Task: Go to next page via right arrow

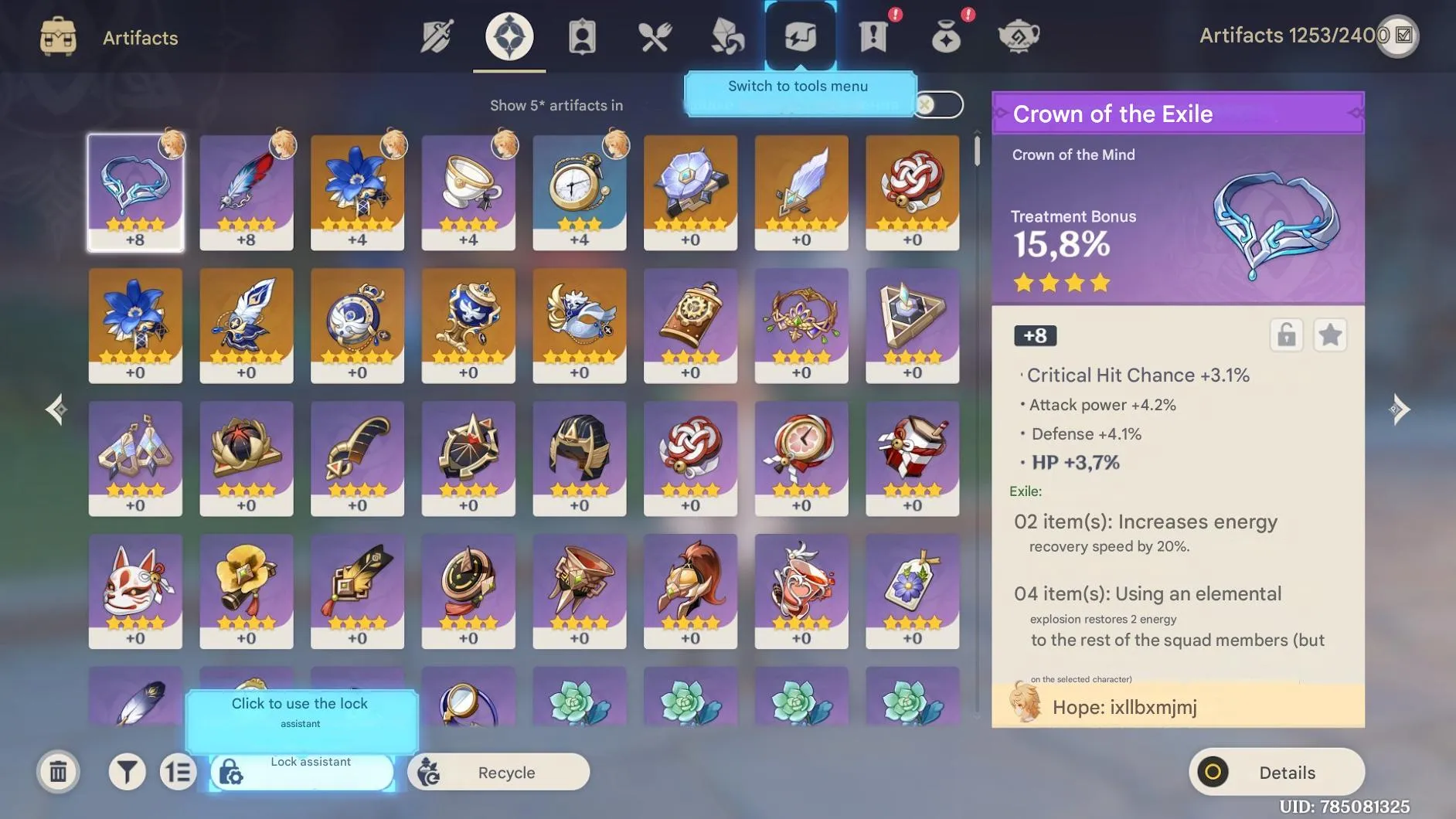Action: click(1400, 409)
